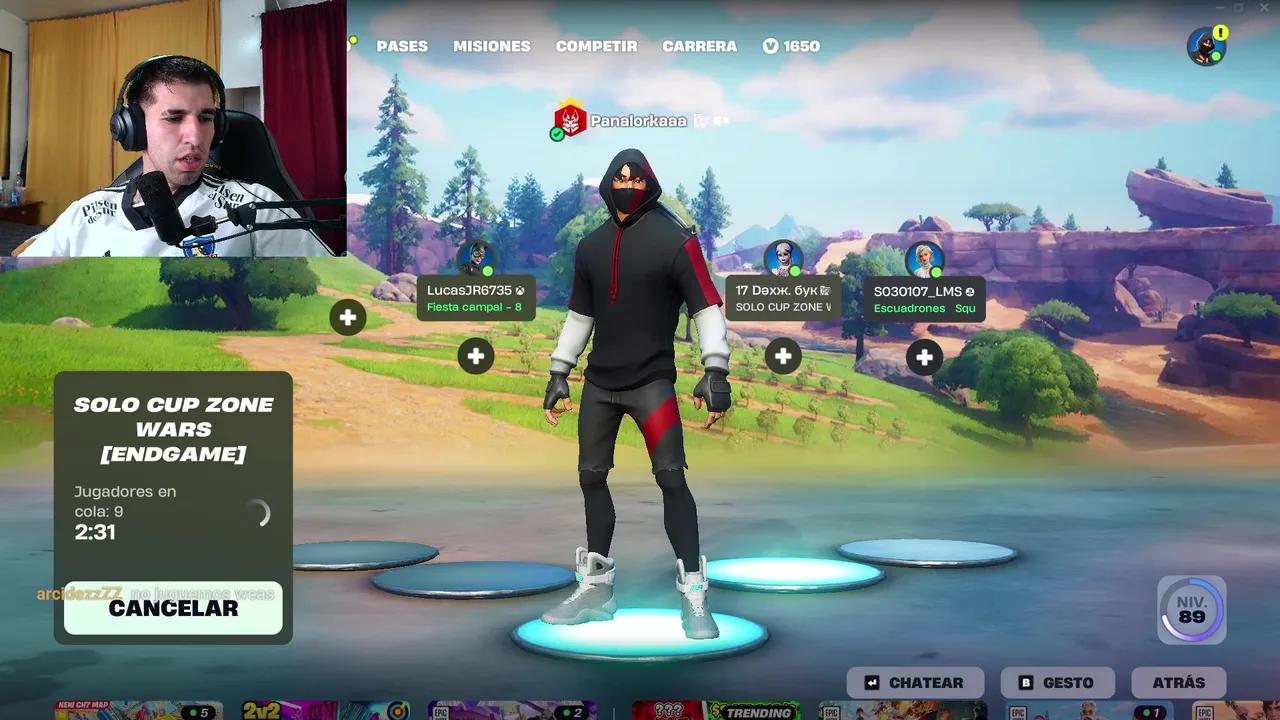This screenshot has width=1280, height=720.
Task: Open the player profile icon with notification badge
Action: pos(1206,45)
